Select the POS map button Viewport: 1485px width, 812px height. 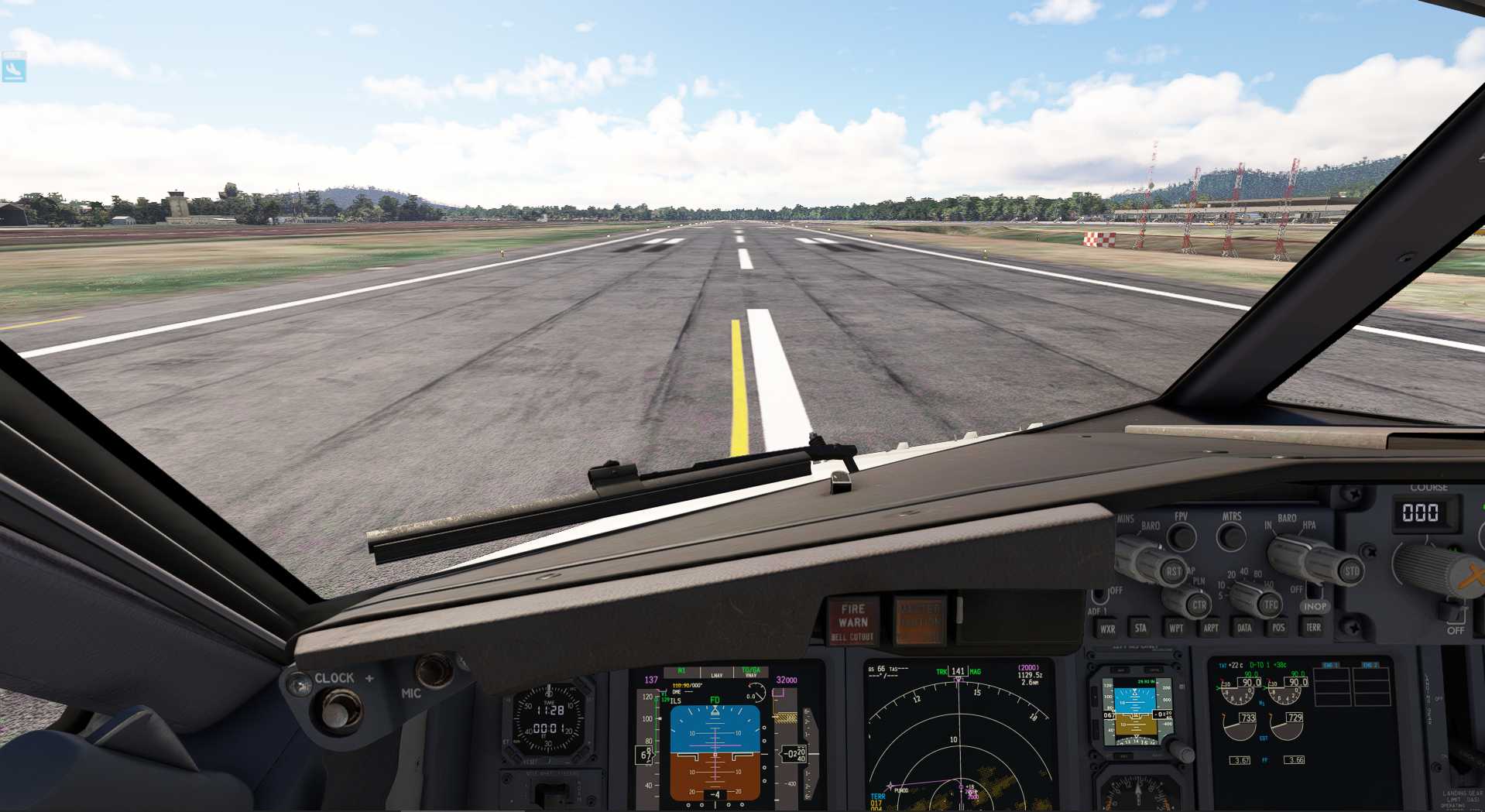1278,628
